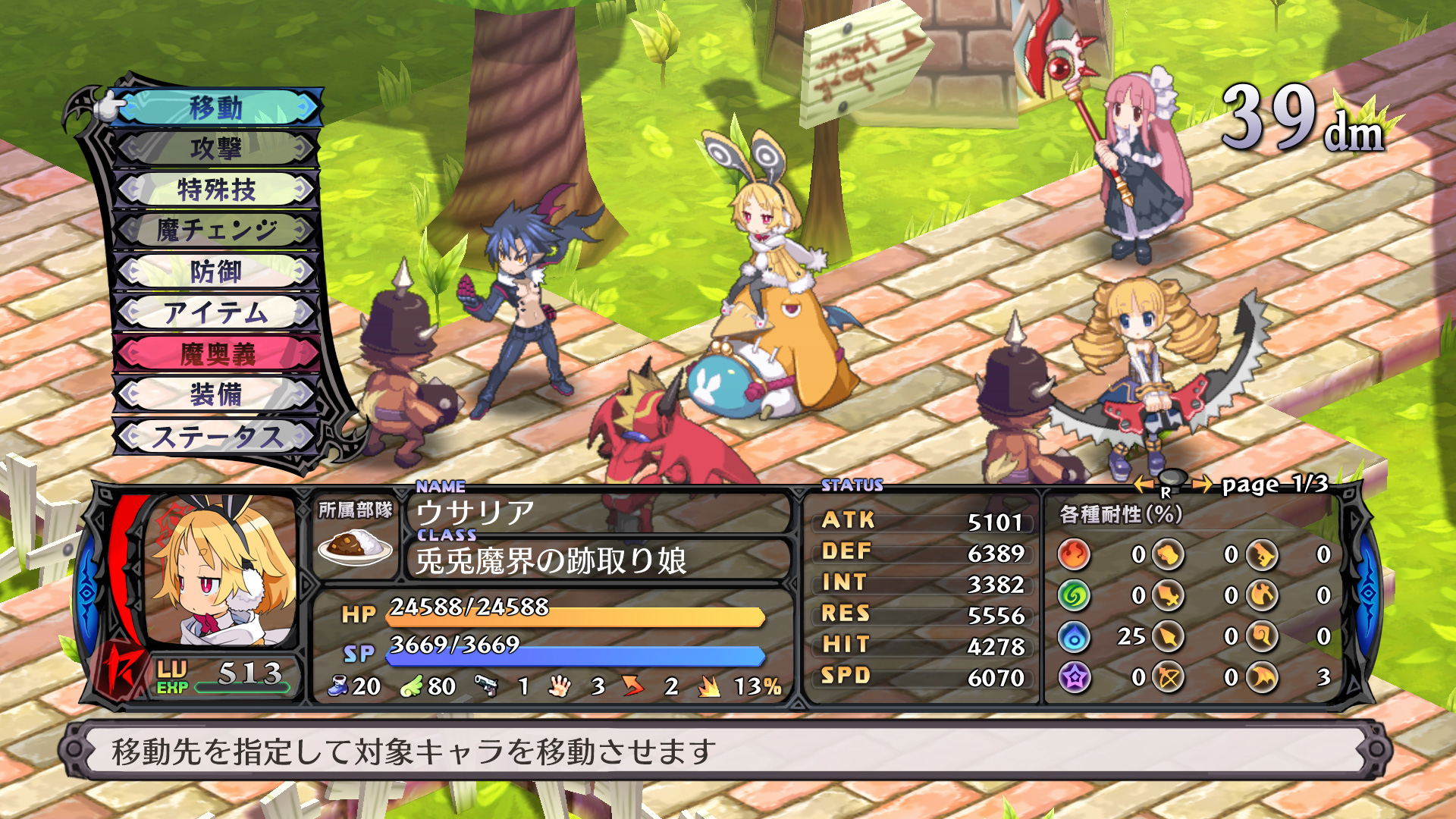Image resolution: width=1456 pixels, height=819 pixels.
Task: Click the blue ice resistance icon
Action: tap(1074, 637)
